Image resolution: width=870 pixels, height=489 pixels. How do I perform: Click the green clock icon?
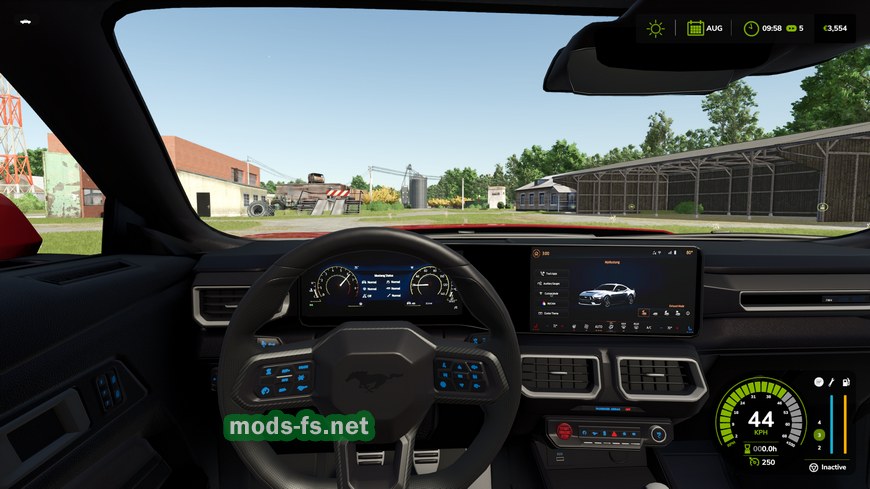click(750, 28)
